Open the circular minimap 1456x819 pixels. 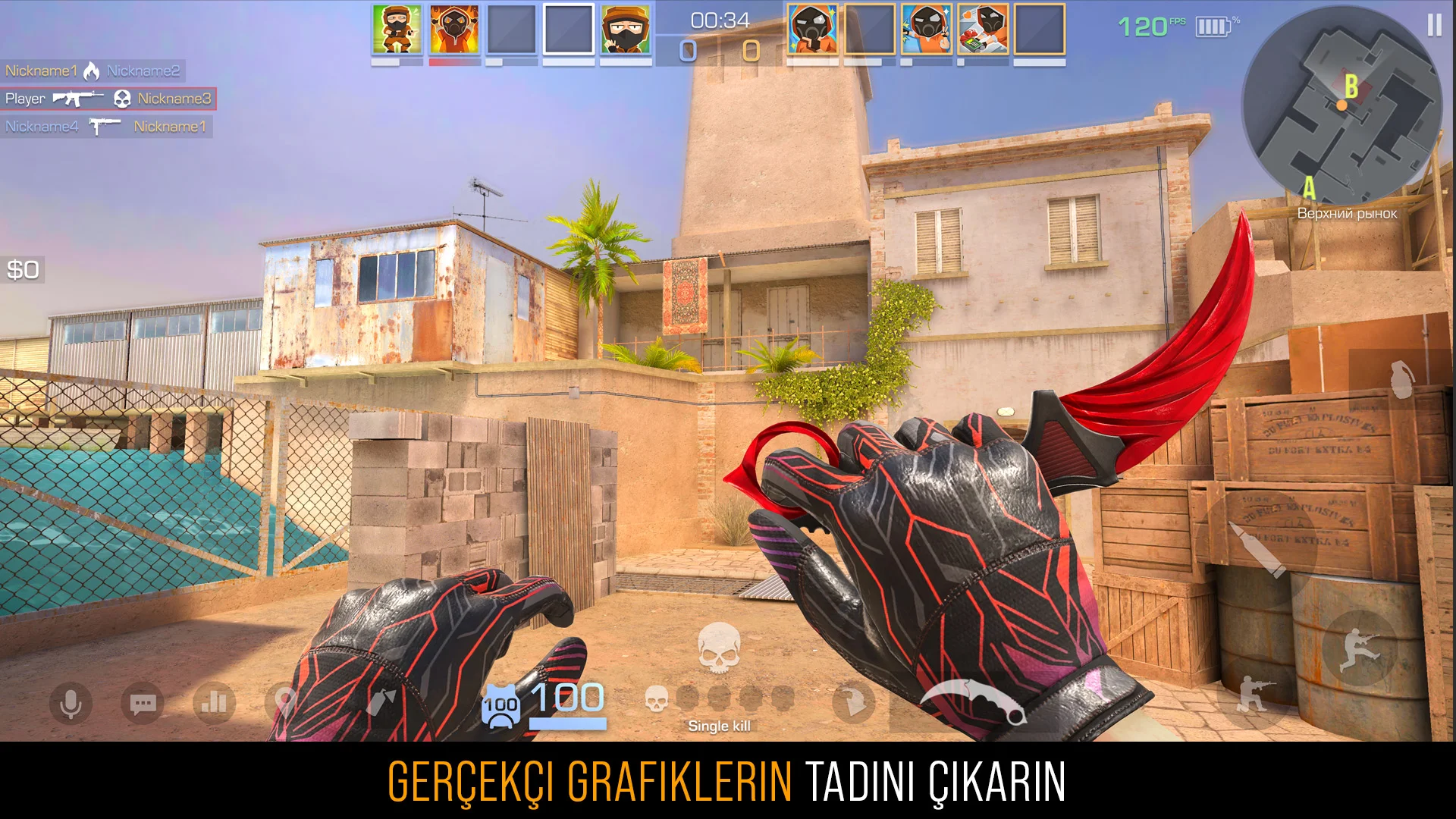tap(1341, 106)
